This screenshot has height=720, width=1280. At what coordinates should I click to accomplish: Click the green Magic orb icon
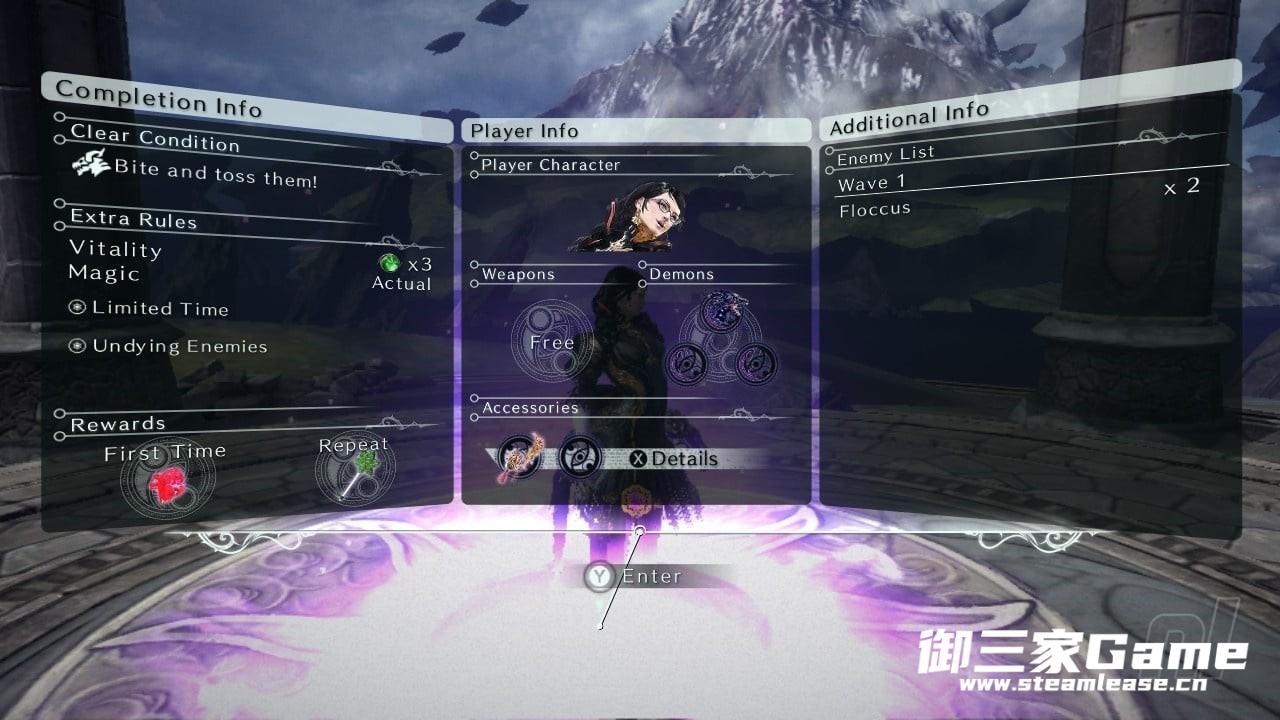(390, 263)
